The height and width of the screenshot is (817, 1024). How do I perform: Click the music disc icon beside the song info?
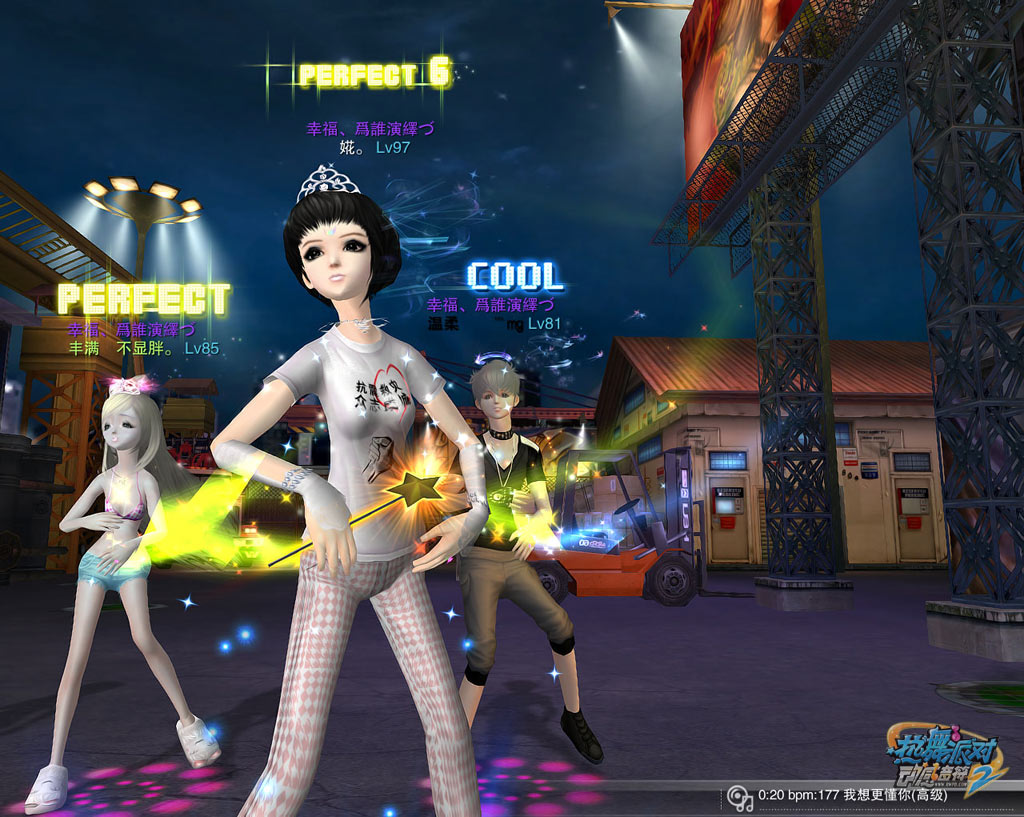(740, 797)
